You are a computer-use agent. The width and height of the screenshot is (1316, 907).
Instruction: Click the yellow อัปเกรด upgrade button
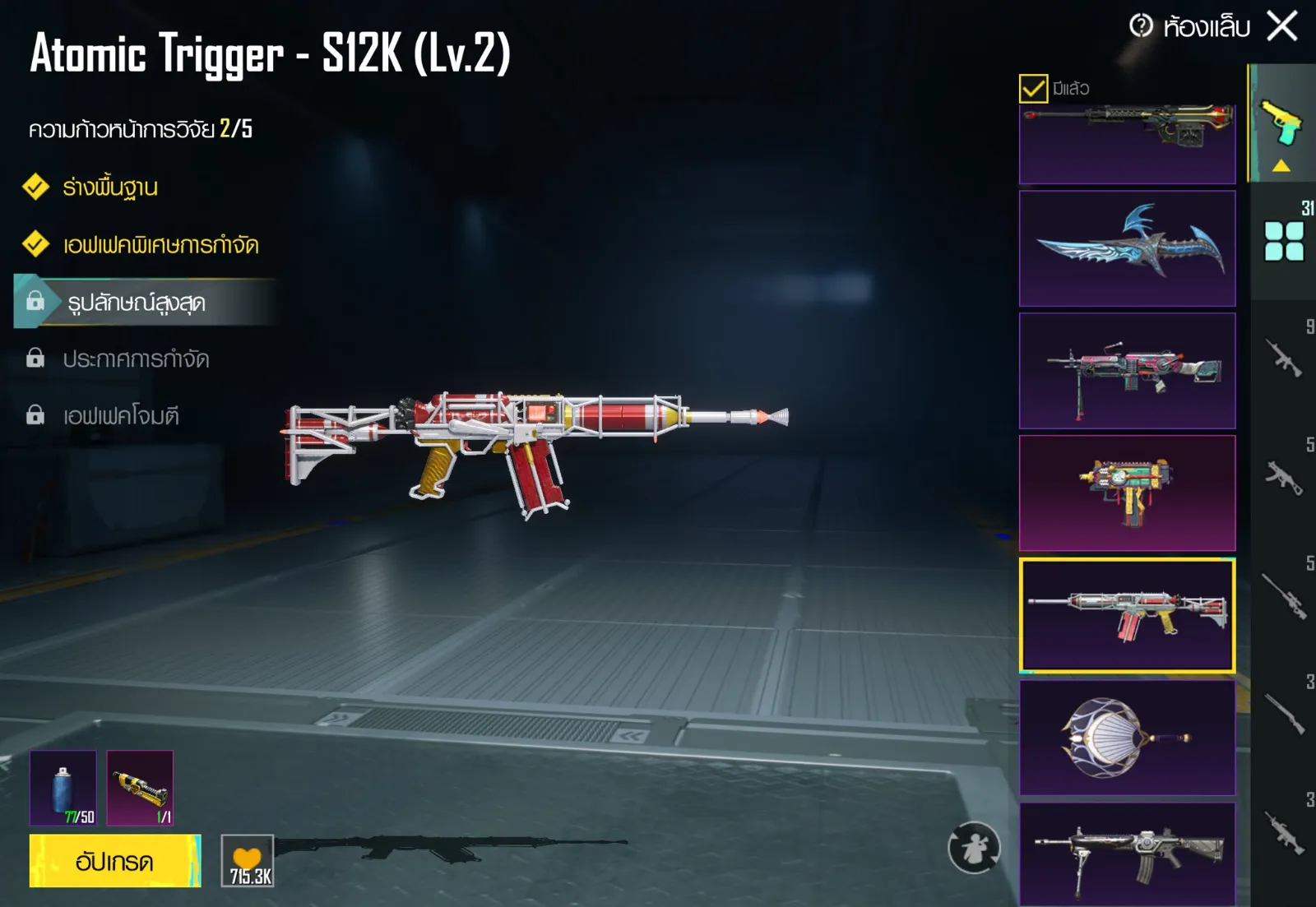[x=115, y=861]
